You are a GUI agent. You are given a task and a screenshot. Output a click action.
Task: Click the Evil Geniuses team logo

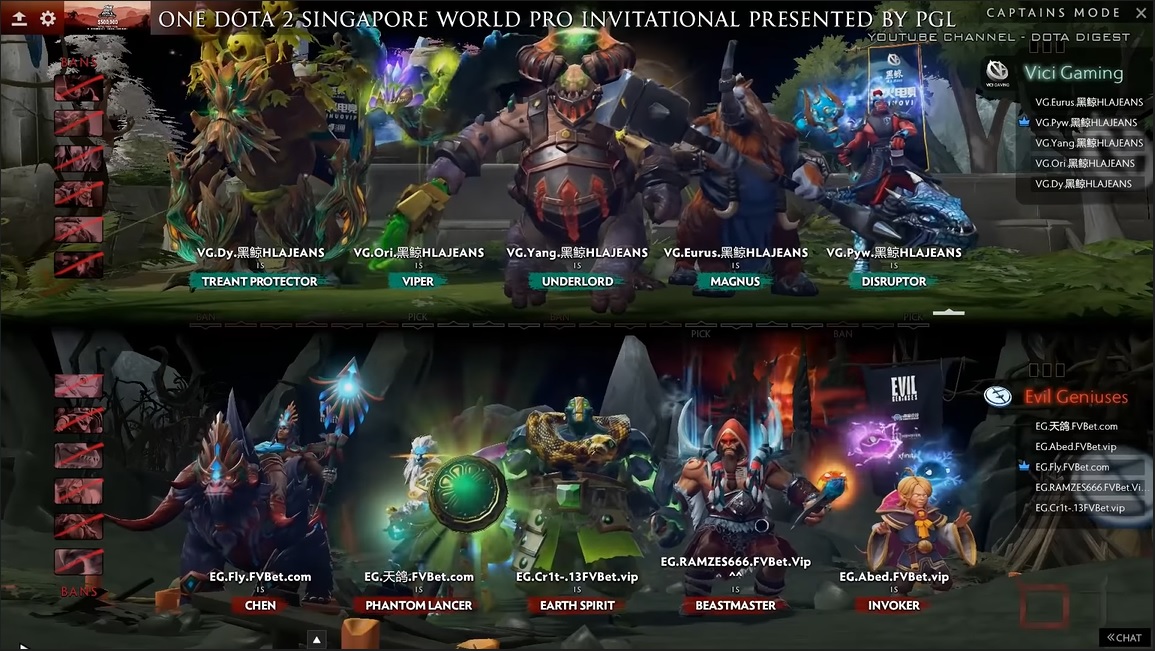tap(997, 397)
